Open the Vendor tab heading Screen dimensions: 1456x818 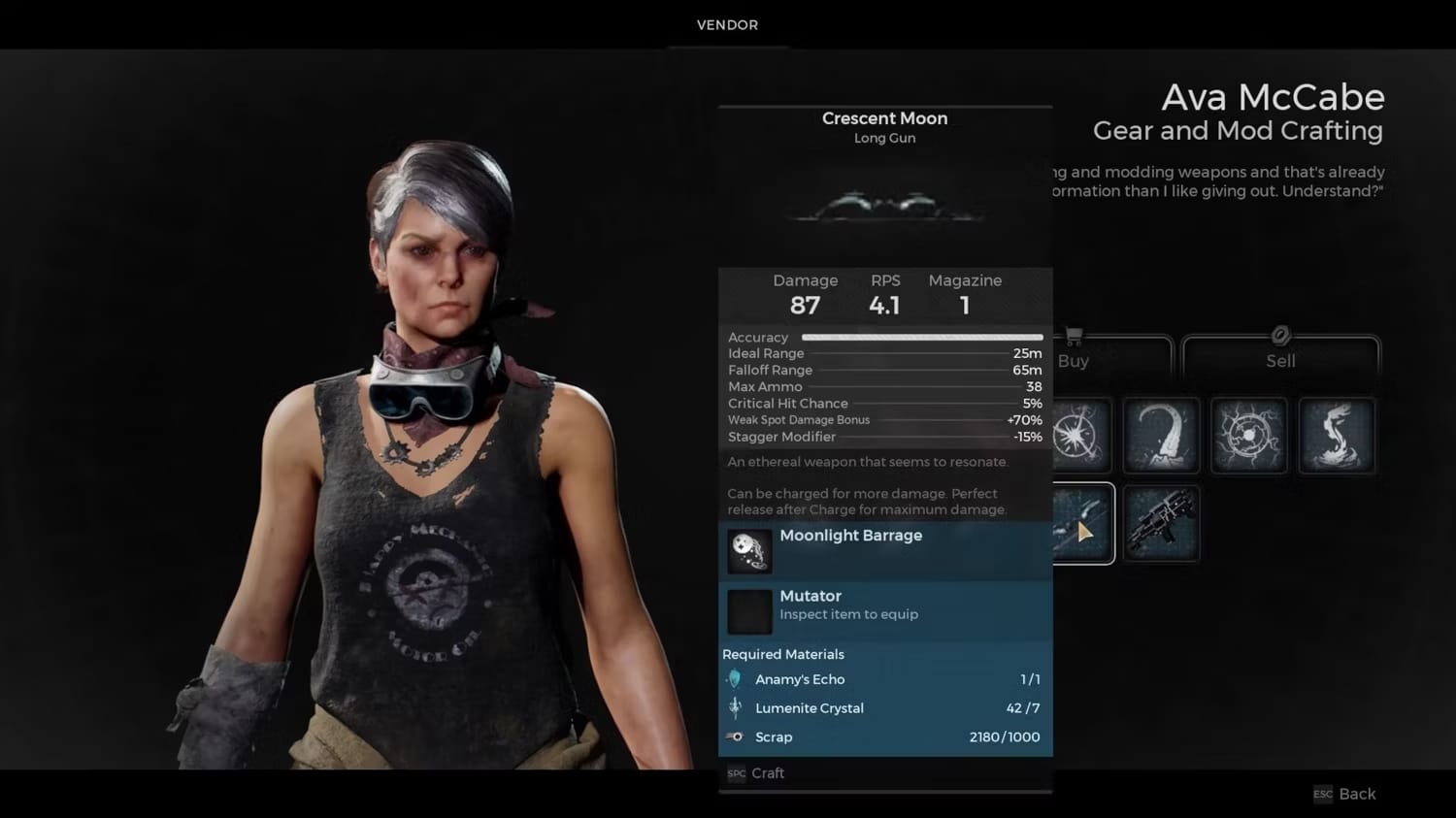[x=727, y=25]
